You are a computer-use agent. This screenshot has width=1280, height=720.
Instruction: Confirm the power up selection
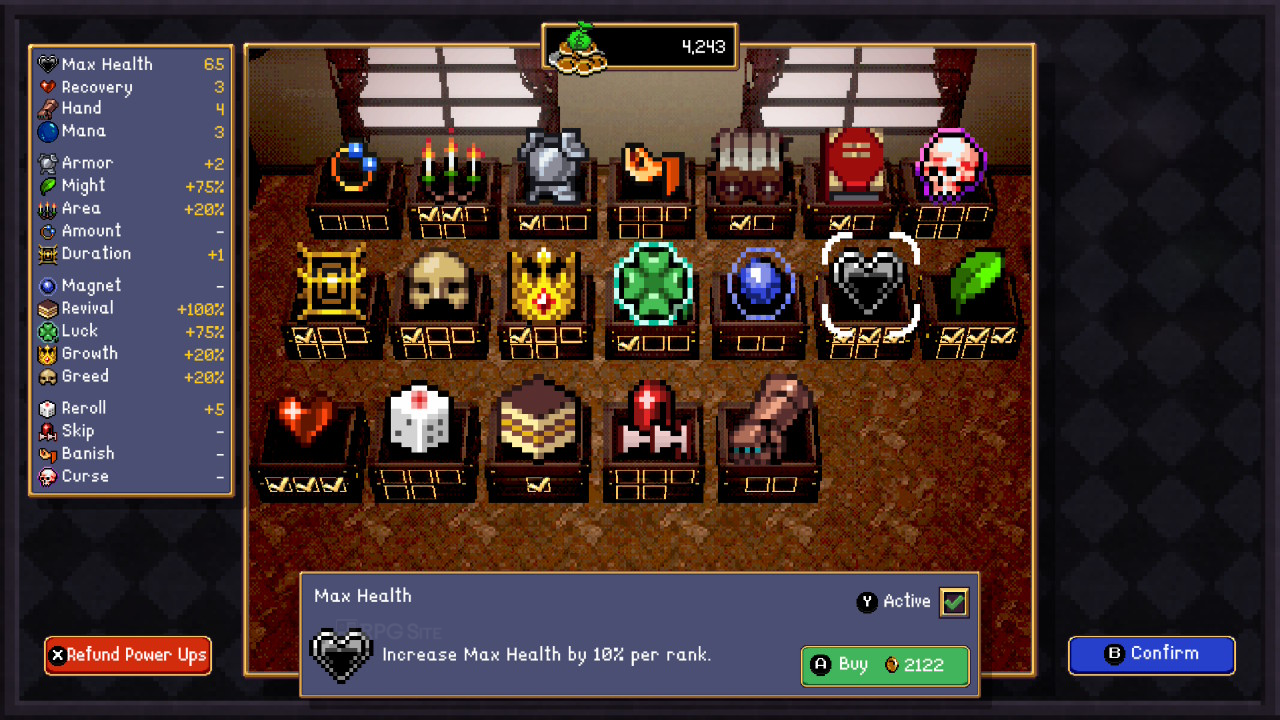pyautogui.click(x=1151, y=655)
